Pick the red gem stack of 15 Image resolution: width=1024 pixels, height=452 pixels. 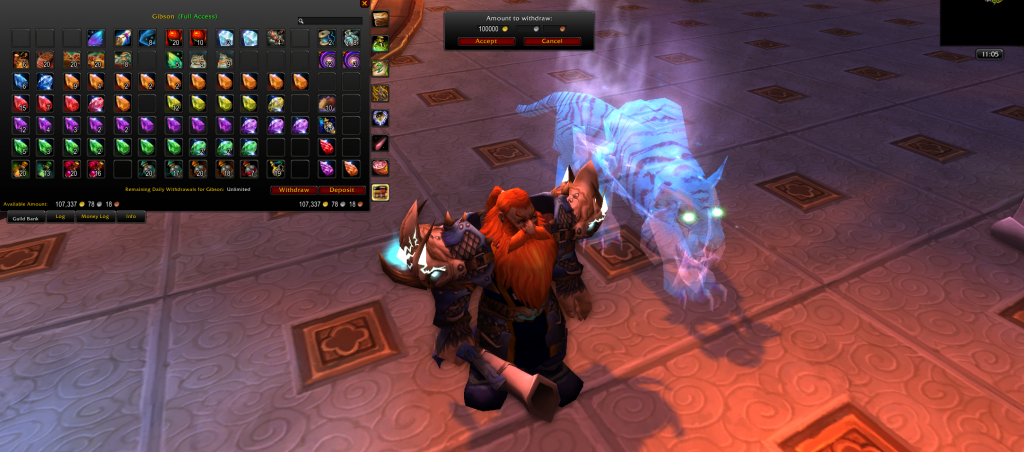coord(20,103)
